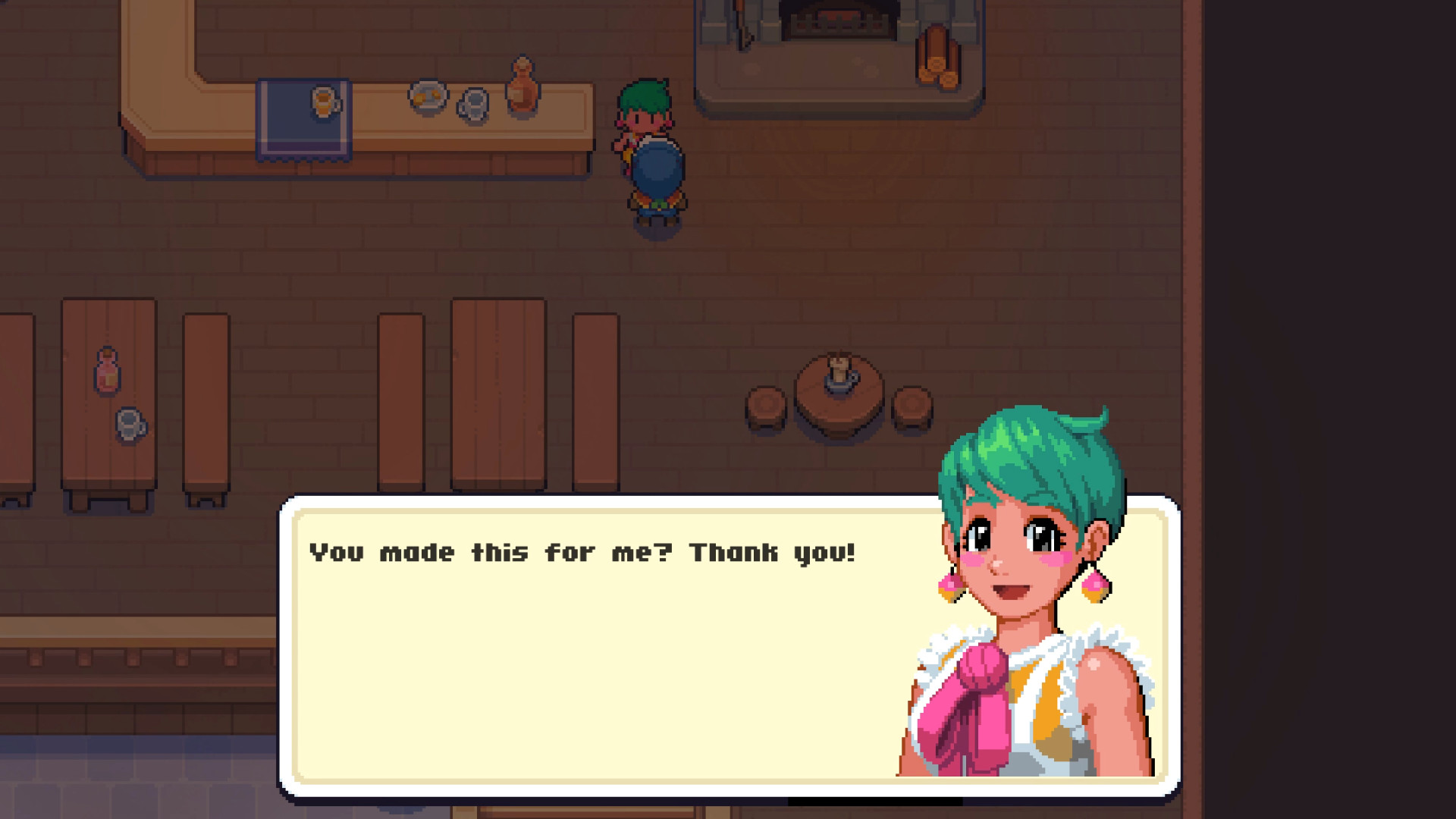
Task: Click the stacked firewood logs
Action: [937, 57]
